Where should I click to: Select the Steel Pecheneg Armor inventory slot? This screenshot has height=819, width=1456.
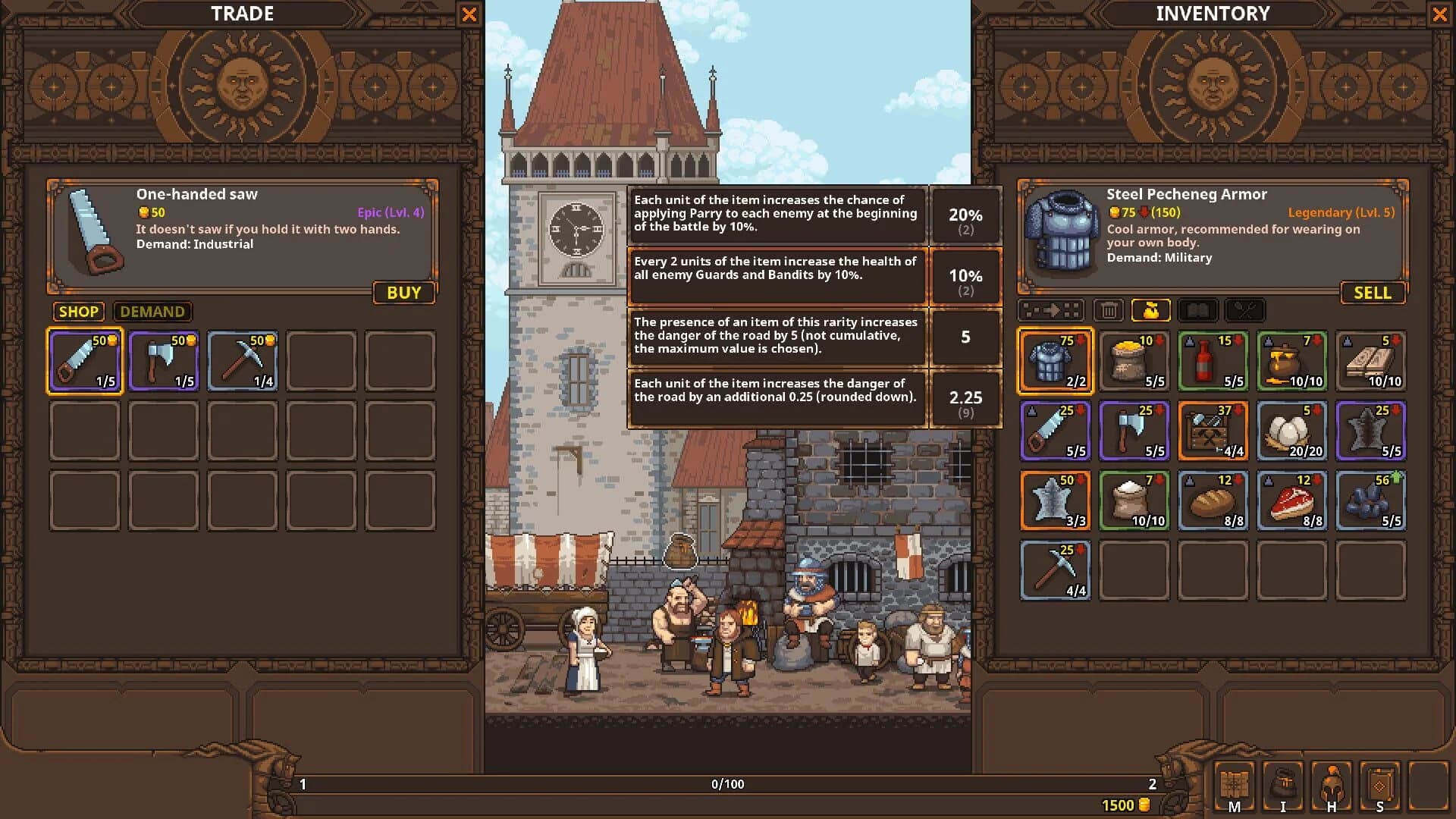1055,361
